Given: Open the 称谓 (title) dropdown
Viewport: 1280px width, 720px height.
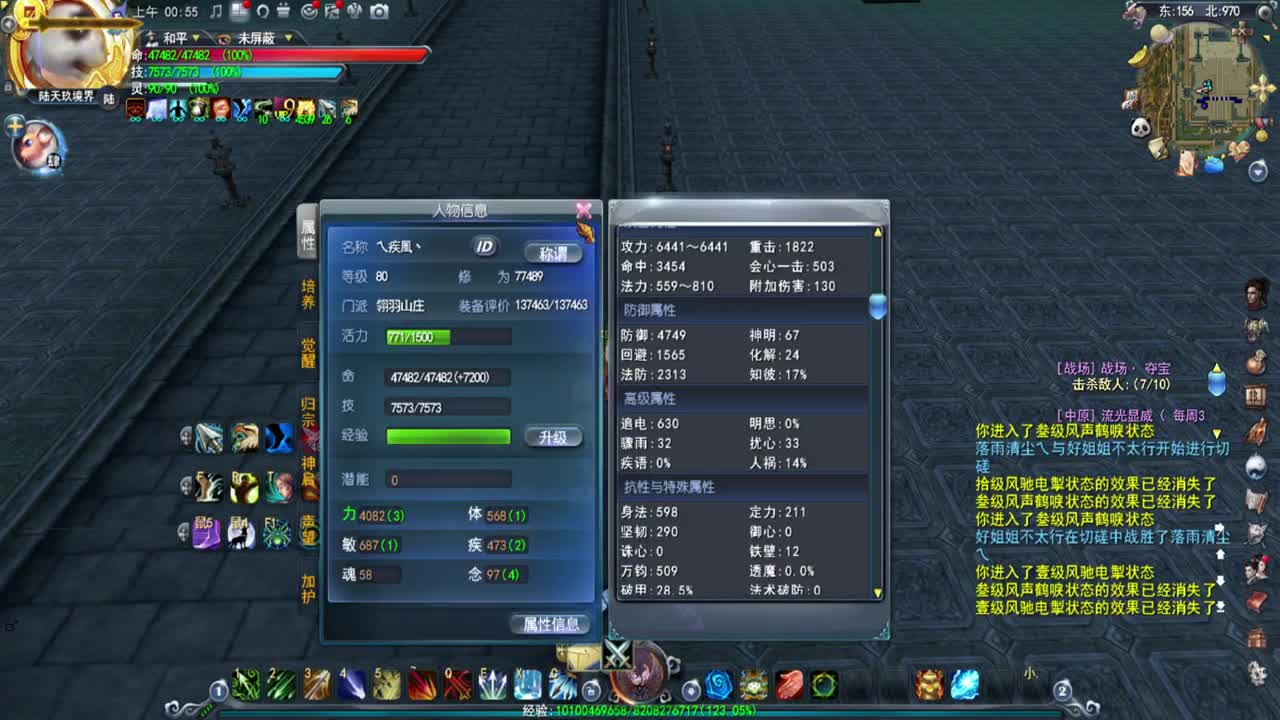Looking at the screenshot, I should click(x=552, y=253).
